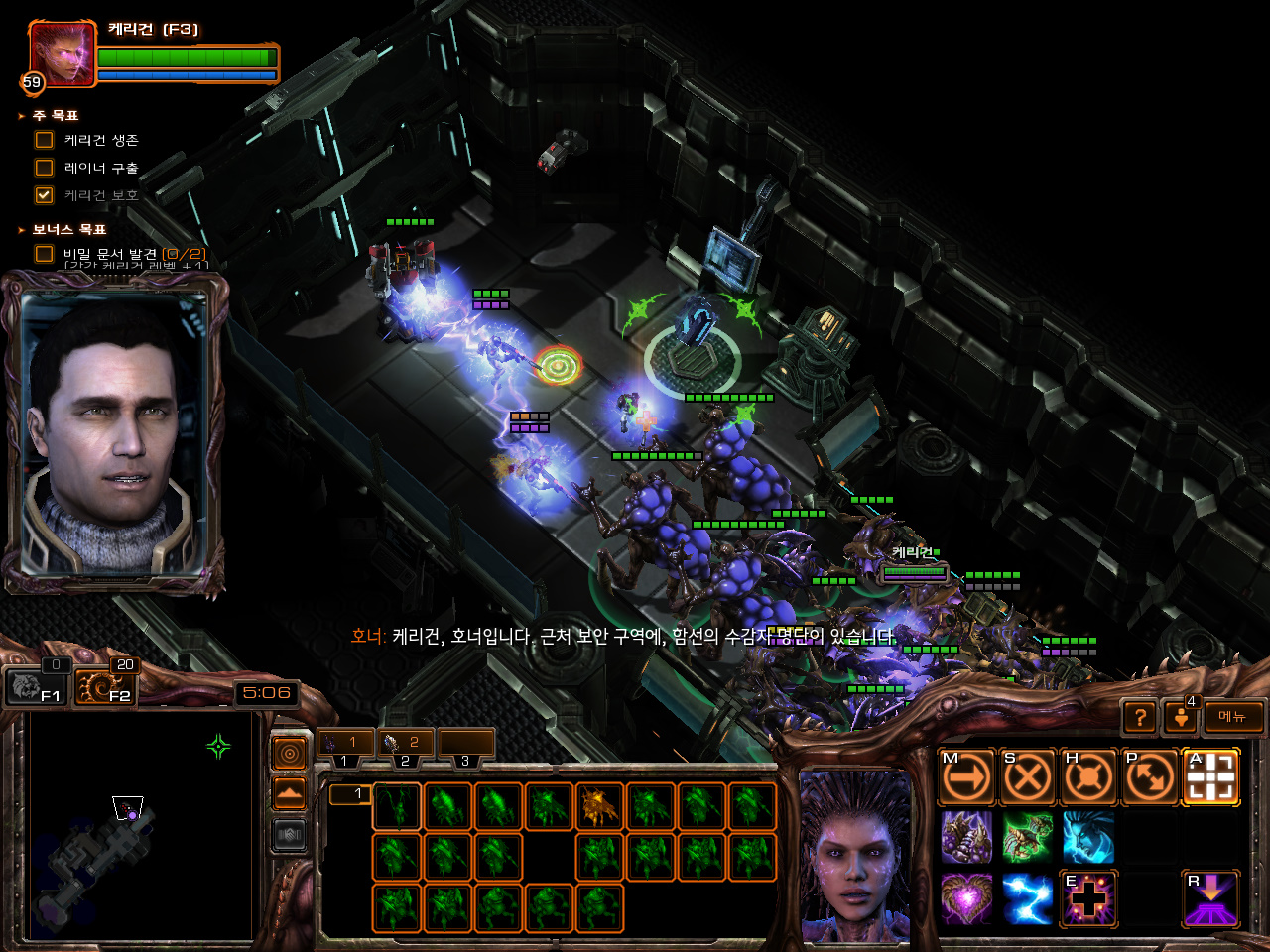
Task: Open the 메뉴 game menu
Action: point(1232,717)
